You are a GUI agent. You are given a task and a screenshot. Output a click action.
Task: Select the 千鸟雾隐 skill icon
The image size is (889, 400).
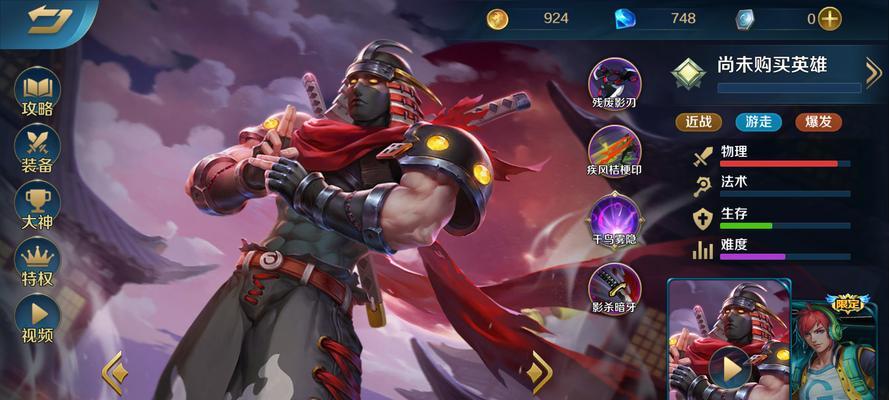click(614, 219)
